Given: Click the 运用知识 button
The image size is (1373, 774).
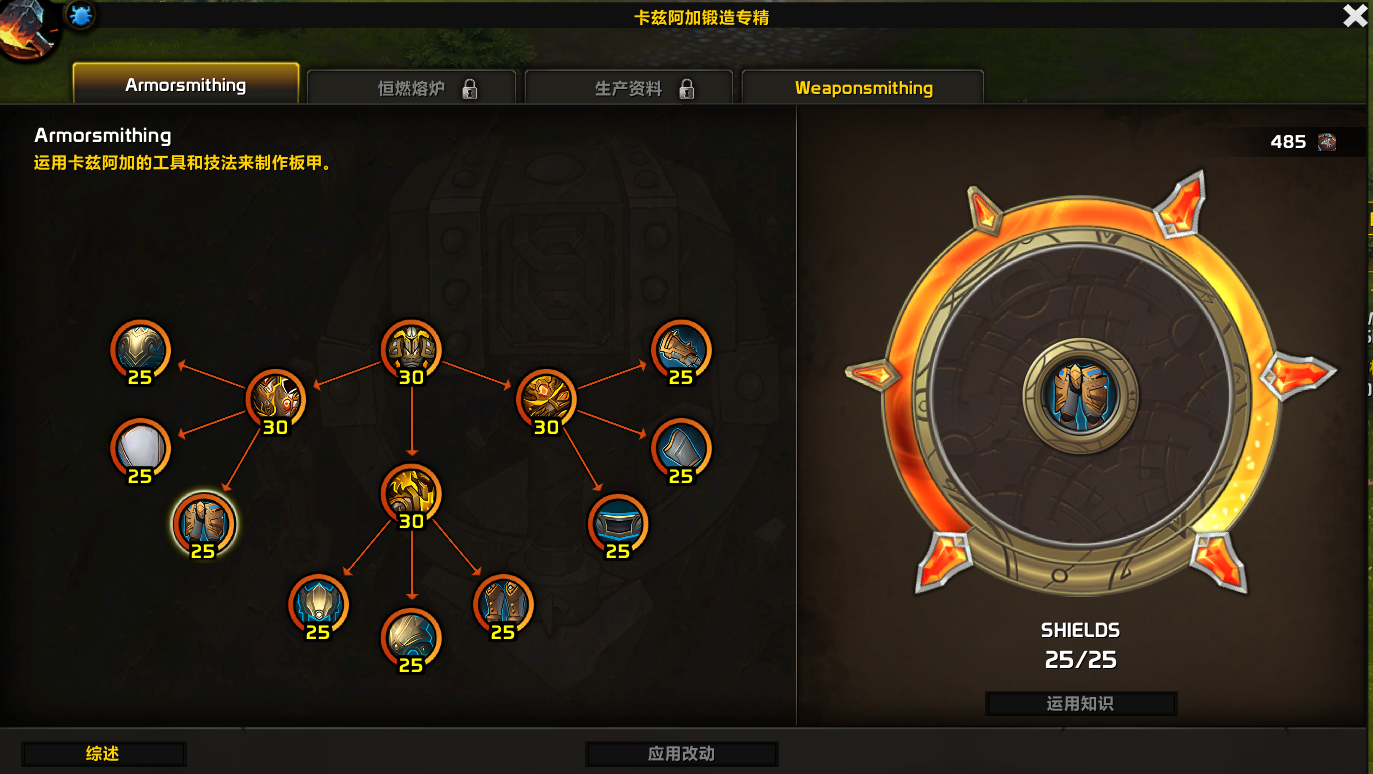Looking at the screenshot, I should [x=1080, y=704].
